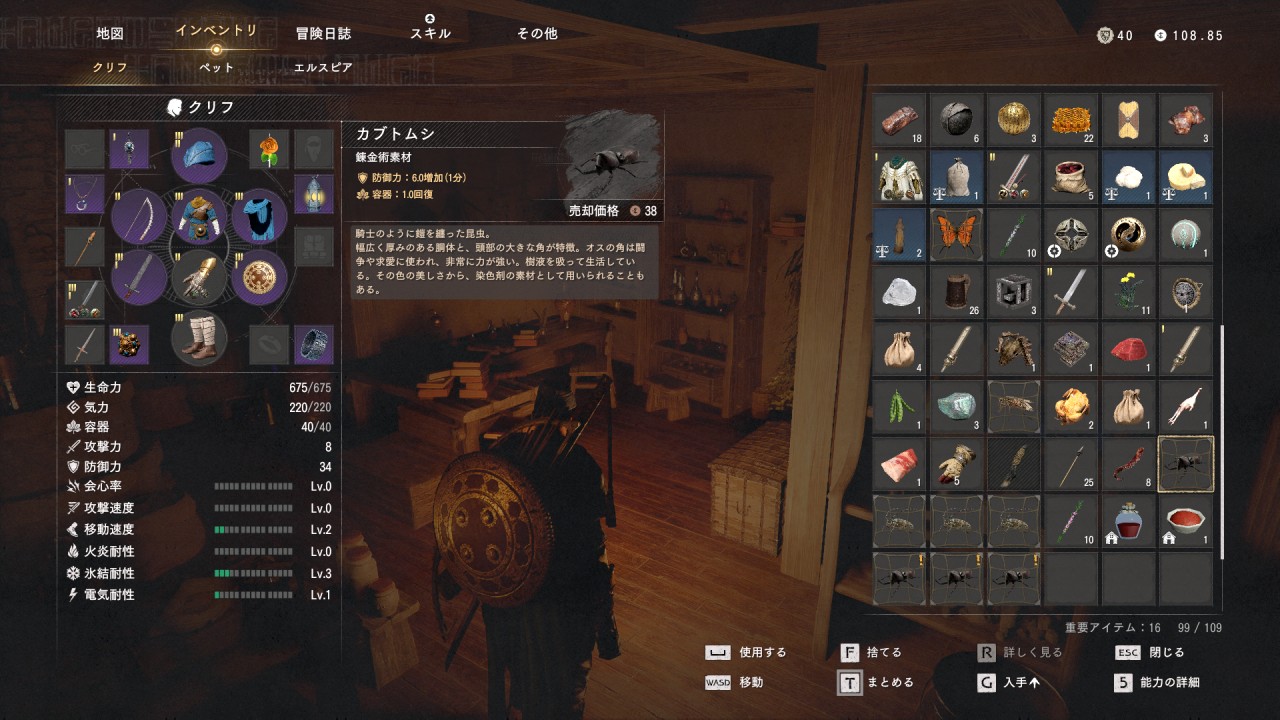This screenshot has height=720, width=1280.
Task: Select the equipped round golden shield
Action: [x=260, y=277]
